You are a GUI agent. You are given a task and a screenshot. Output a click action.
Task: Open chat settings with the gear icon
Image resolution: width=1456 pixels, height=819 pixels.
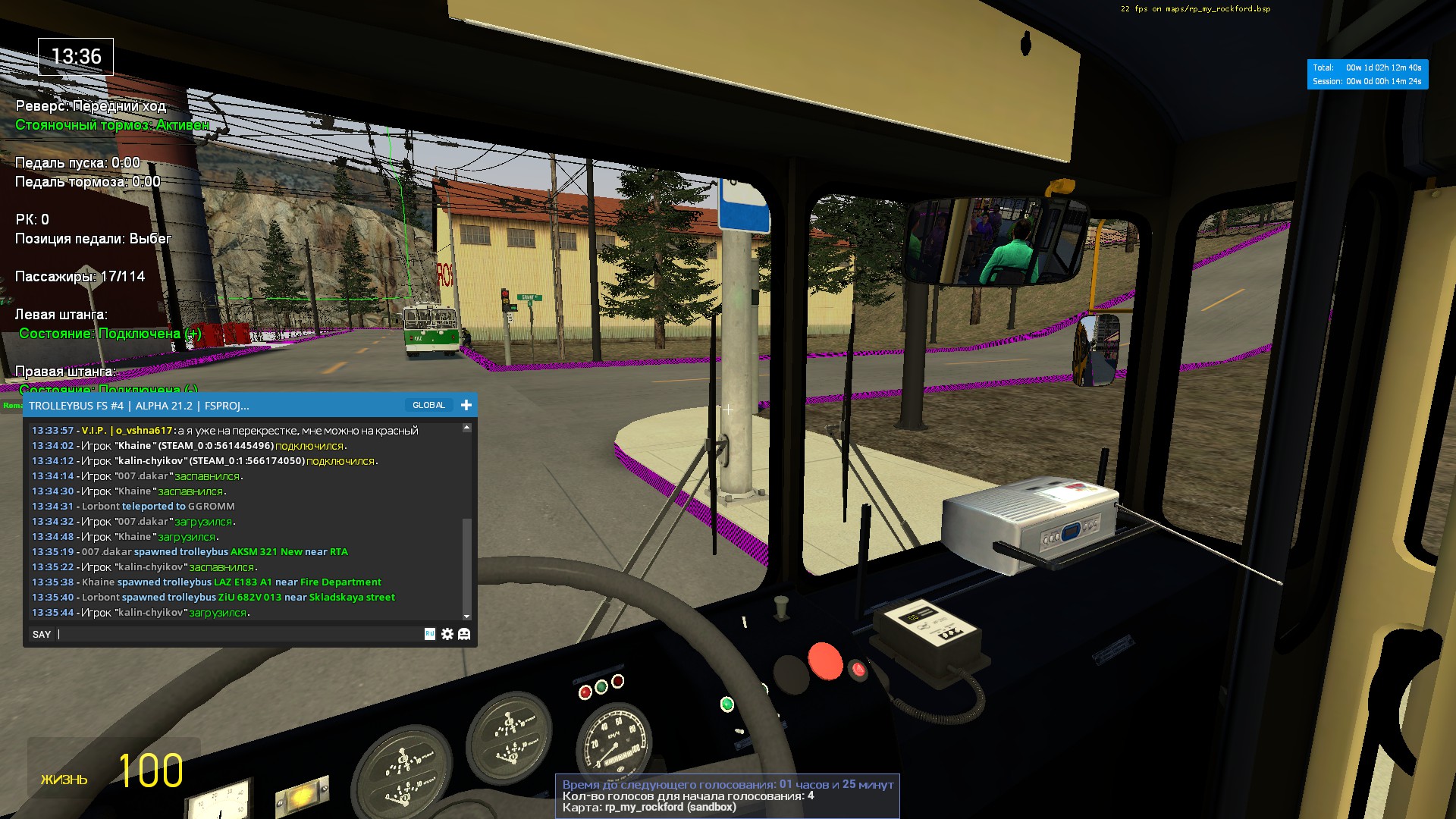click(x=447, y=634)
